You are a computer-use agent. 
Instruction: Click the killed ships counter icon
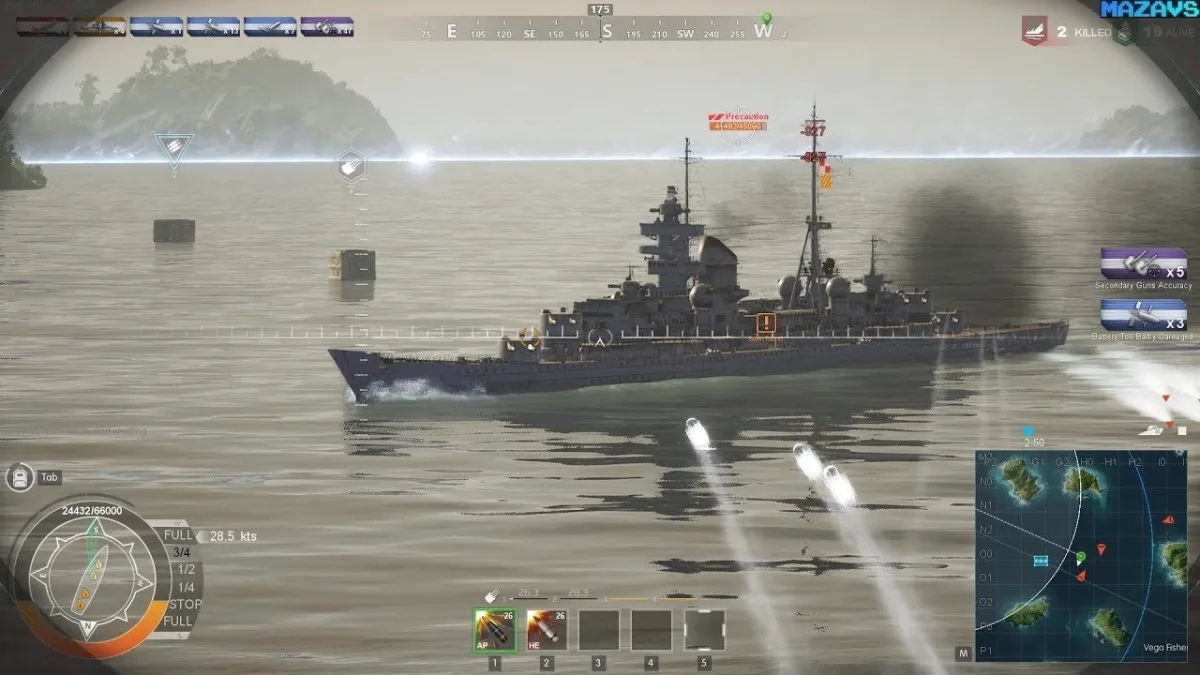coord(1034,31)
